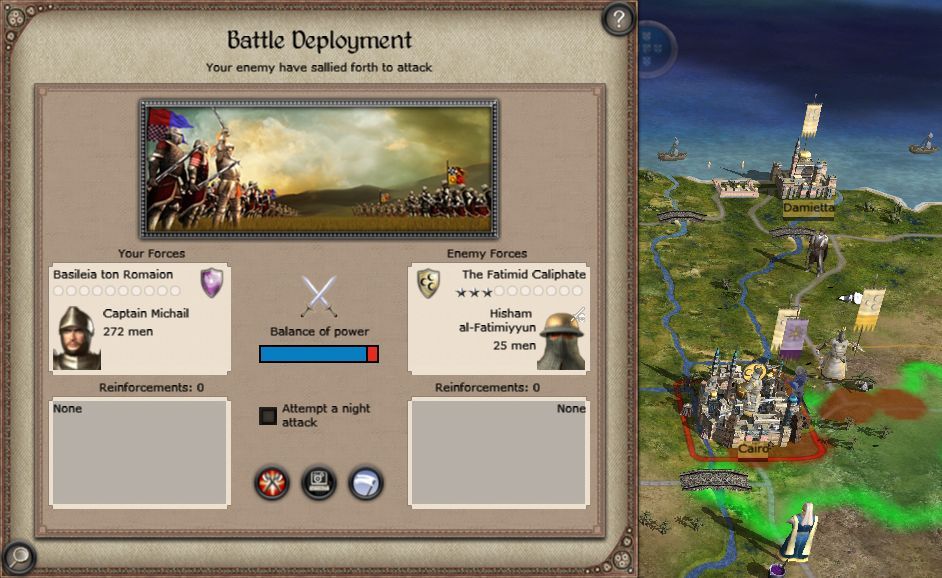
Task: Toggle the Attempt a night attack checkbox
Action: pyautogui.click(x=268, y=416)
